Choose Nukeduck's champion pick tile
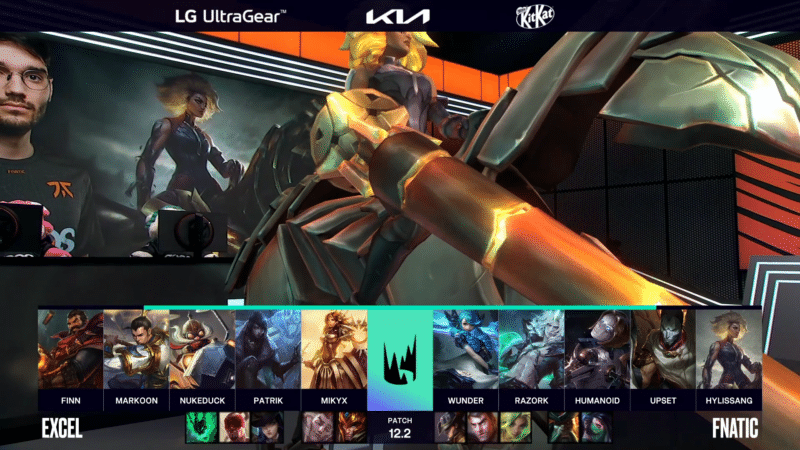800x450 pixels. 202,350
